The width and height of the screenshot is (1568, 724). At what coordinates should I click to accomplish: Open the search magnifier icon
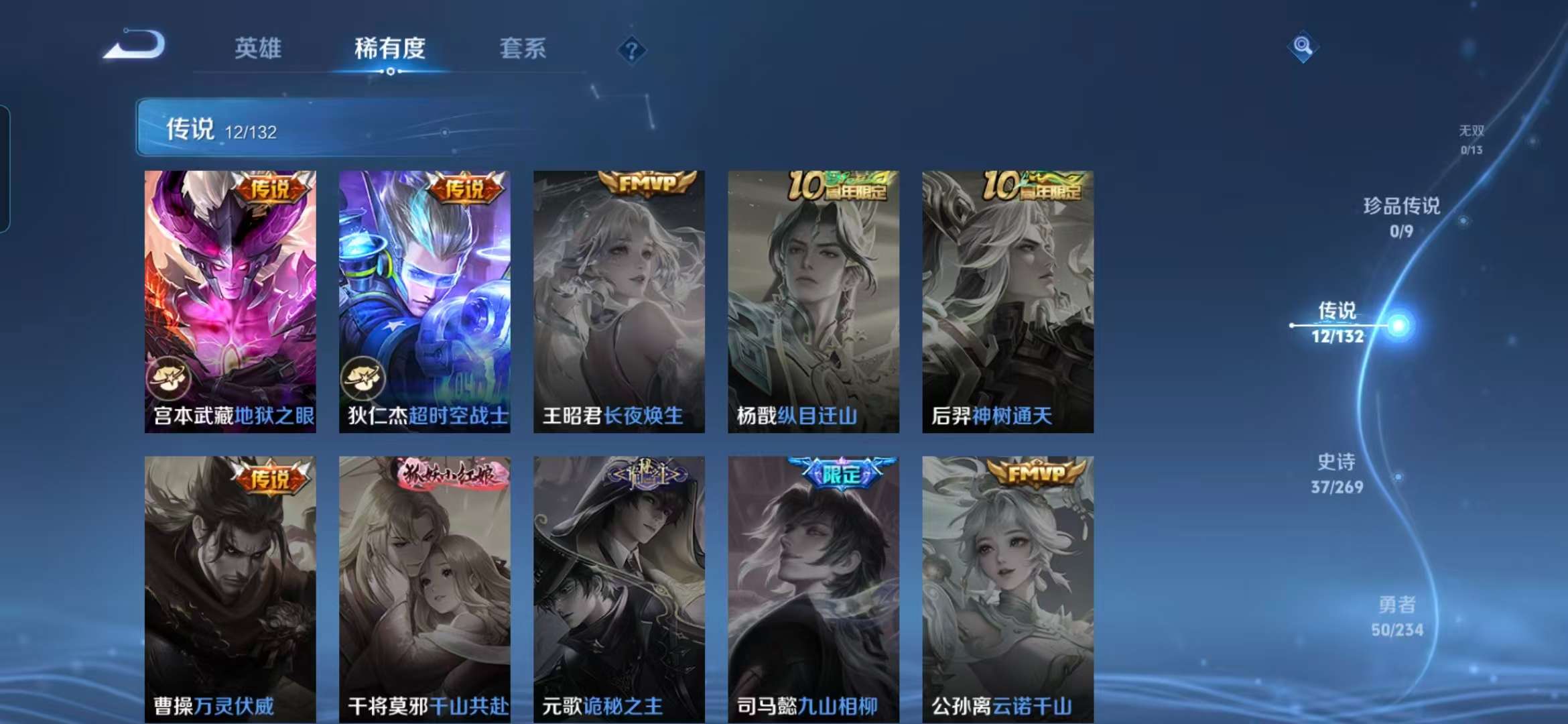click(x=1303, y=46)
